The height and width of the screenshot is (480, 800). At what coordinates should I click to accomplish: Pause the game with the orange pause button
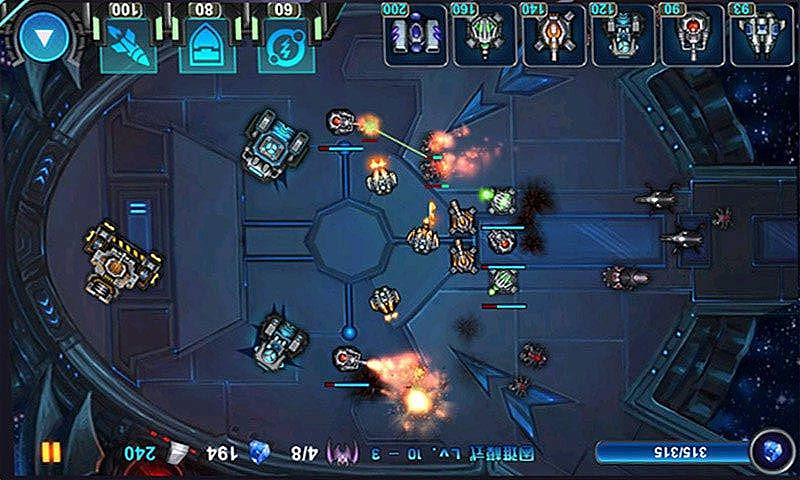click(x=50, y=452)
